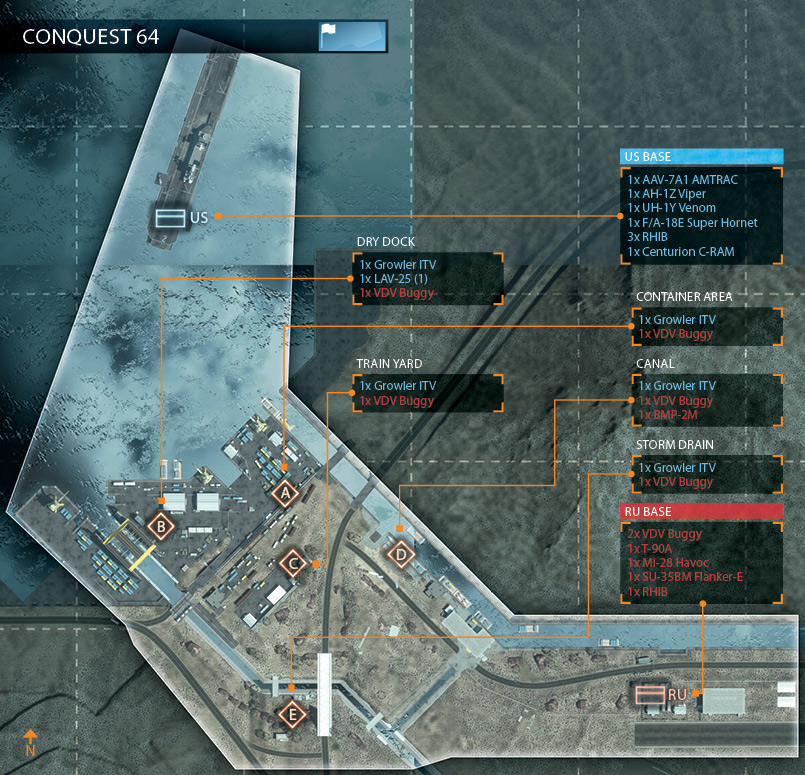
Task: Select capture point D marker
Action: (401, 553)
